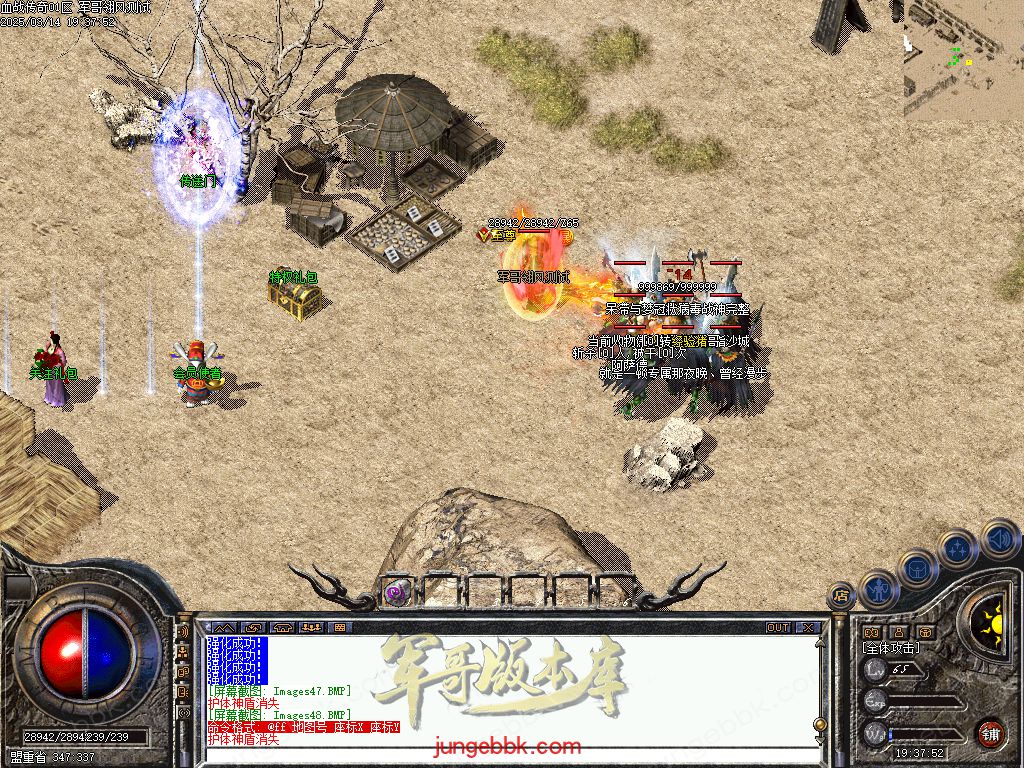Open the bag inventory round button
This screenshot has height=768, width=1024.
(x=918, y=568)
